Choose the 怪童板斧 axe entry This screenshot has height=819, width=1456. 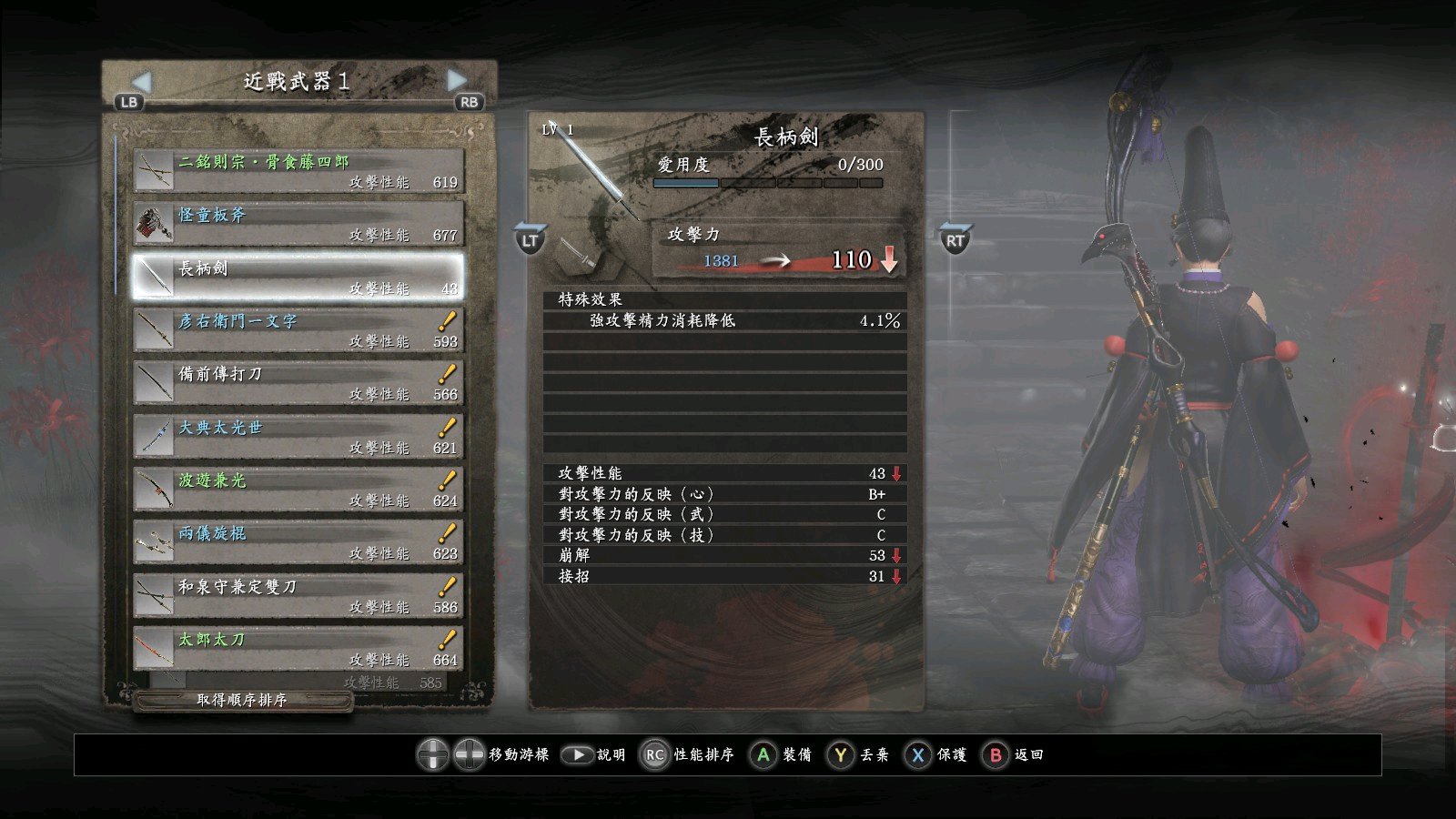(298, 224)
